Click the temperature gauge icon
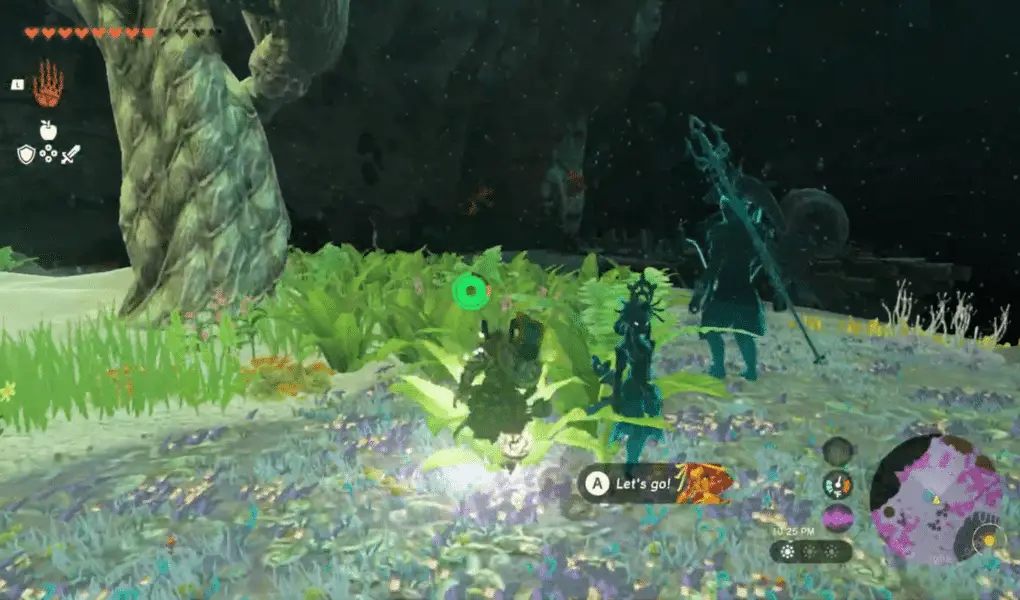 pyautogui.click(x=838, y=485)
